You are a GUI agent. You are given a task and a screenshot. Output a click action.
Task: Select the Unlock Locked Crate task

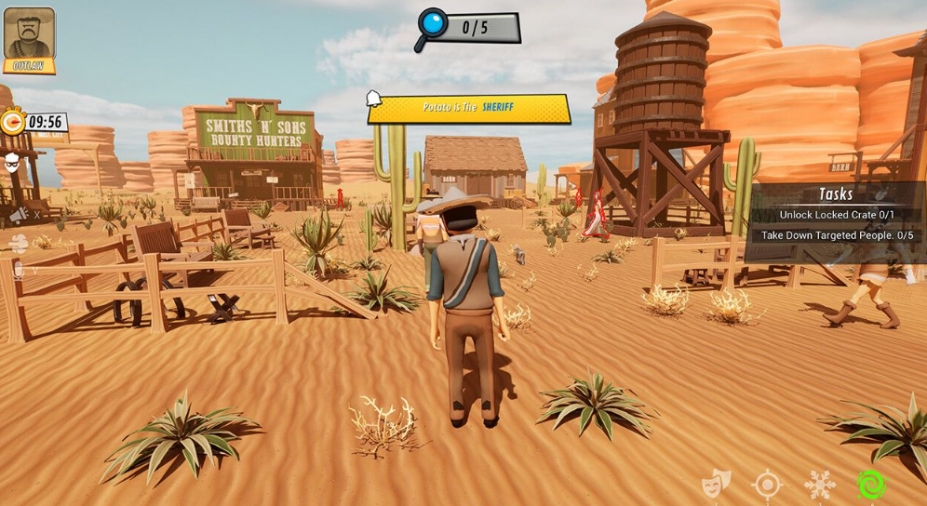(836, 215)
